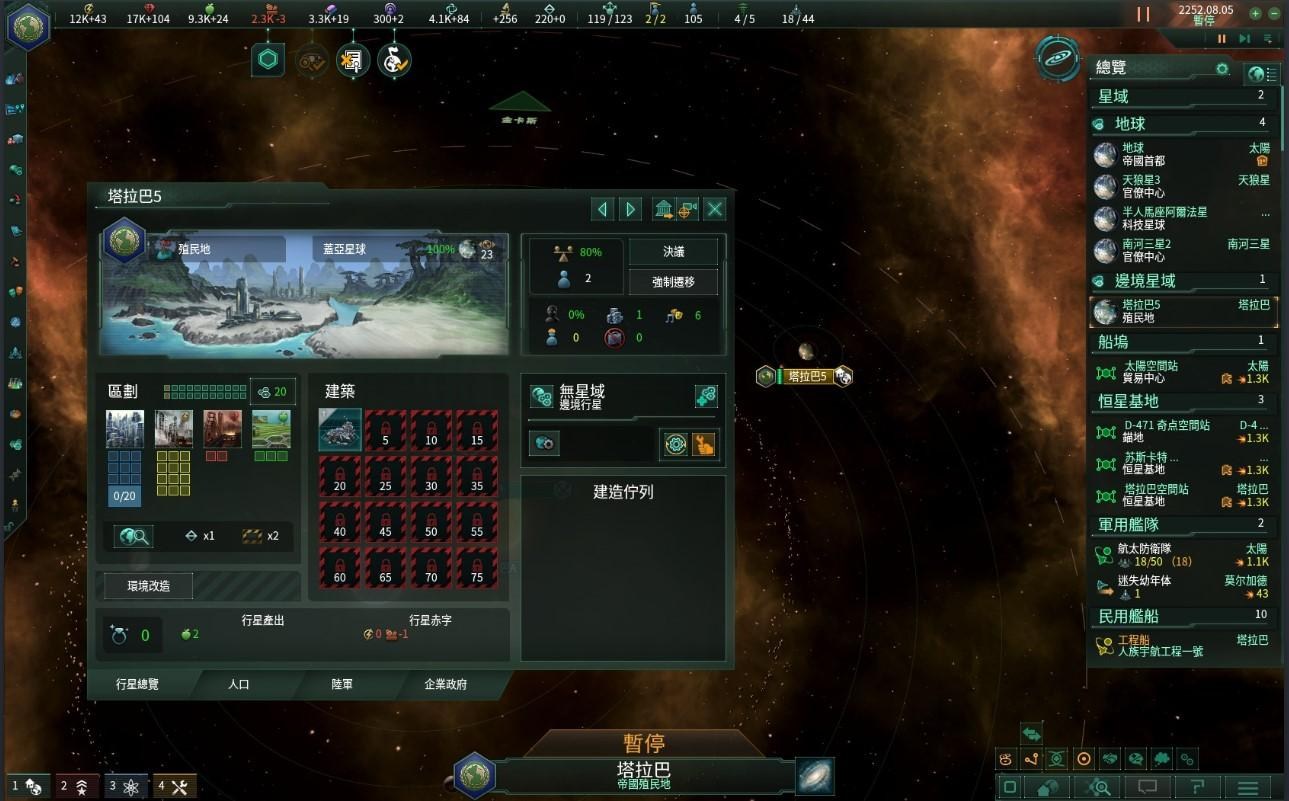Open 環境改造 terraforming option
Screen dimensions: 1289x801
tap(149, 586)
